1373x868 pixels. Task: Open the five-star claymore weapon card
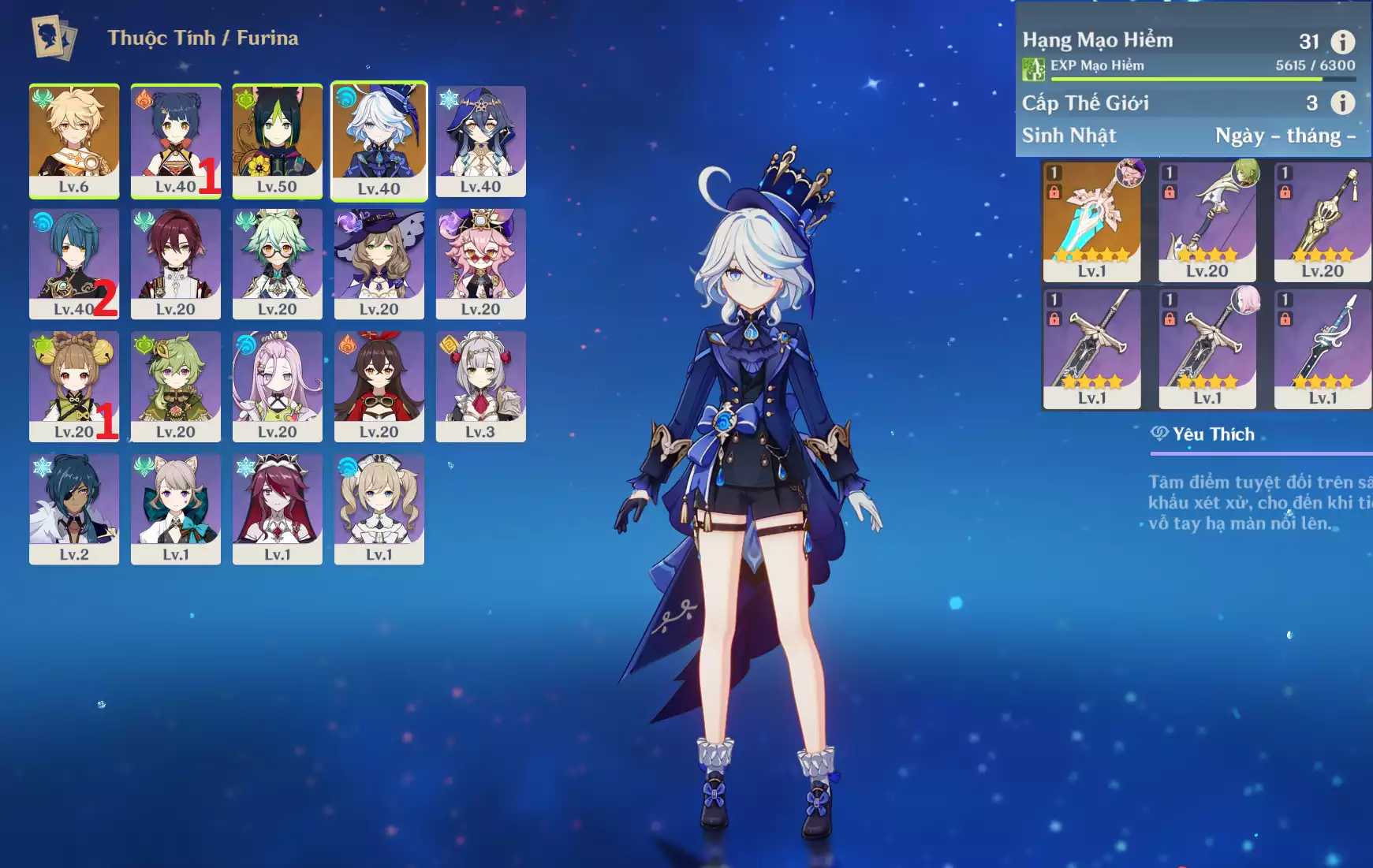coord(1091,221)
